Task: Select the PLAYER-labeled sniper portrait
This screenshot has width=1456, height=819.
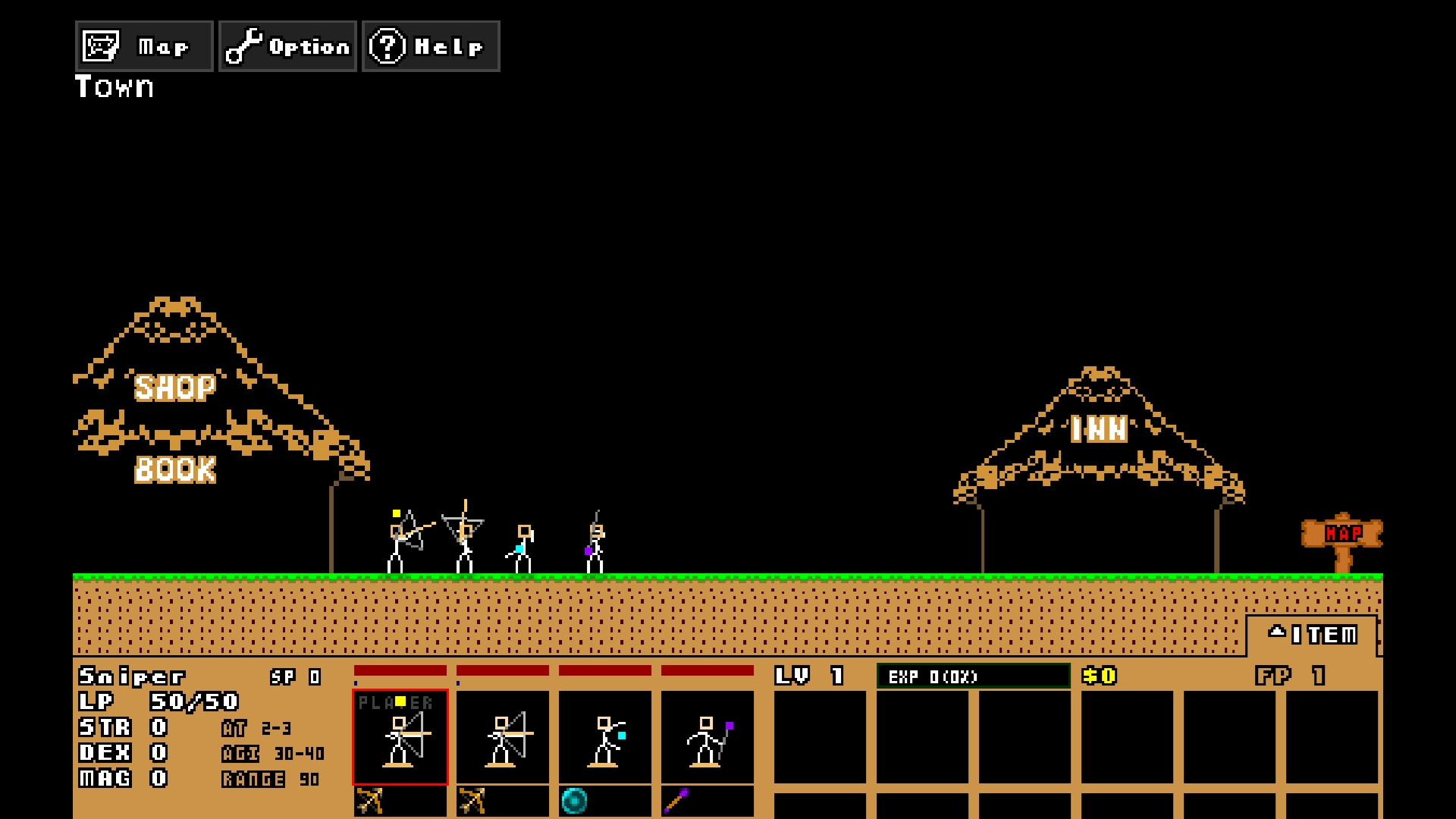Action: click(400, 736)
